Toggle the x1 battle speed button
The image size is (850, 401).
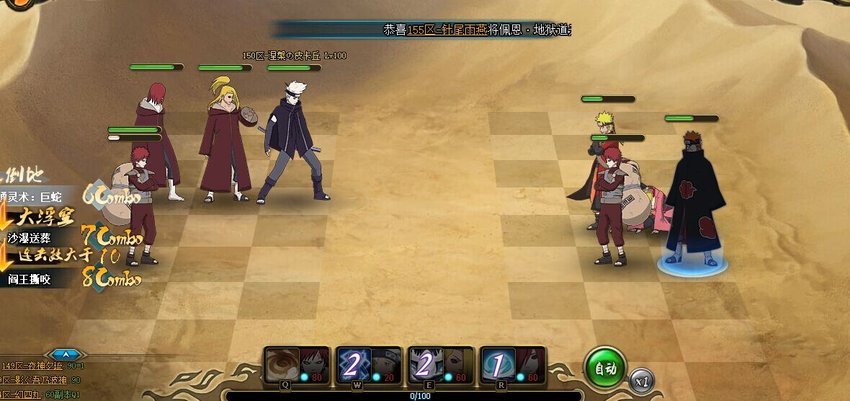[x=642, y=381]
